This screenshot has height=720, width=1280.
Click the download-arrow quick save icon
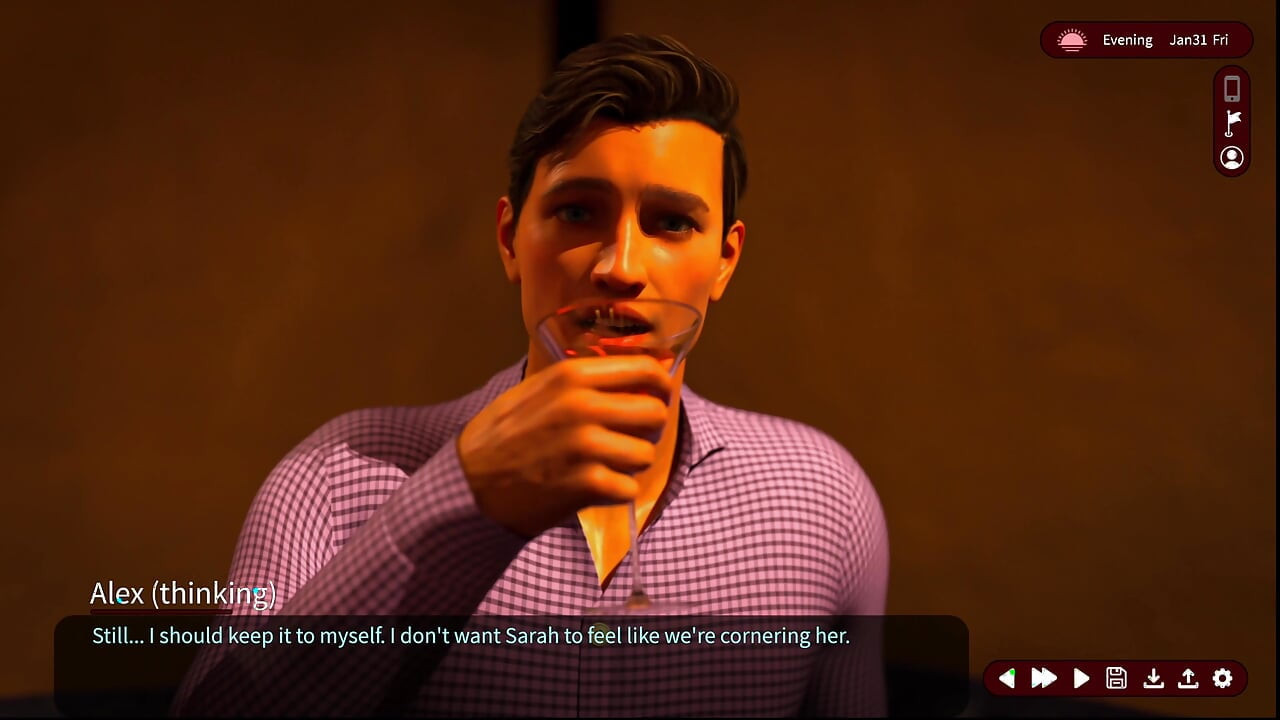[1153, 678]
